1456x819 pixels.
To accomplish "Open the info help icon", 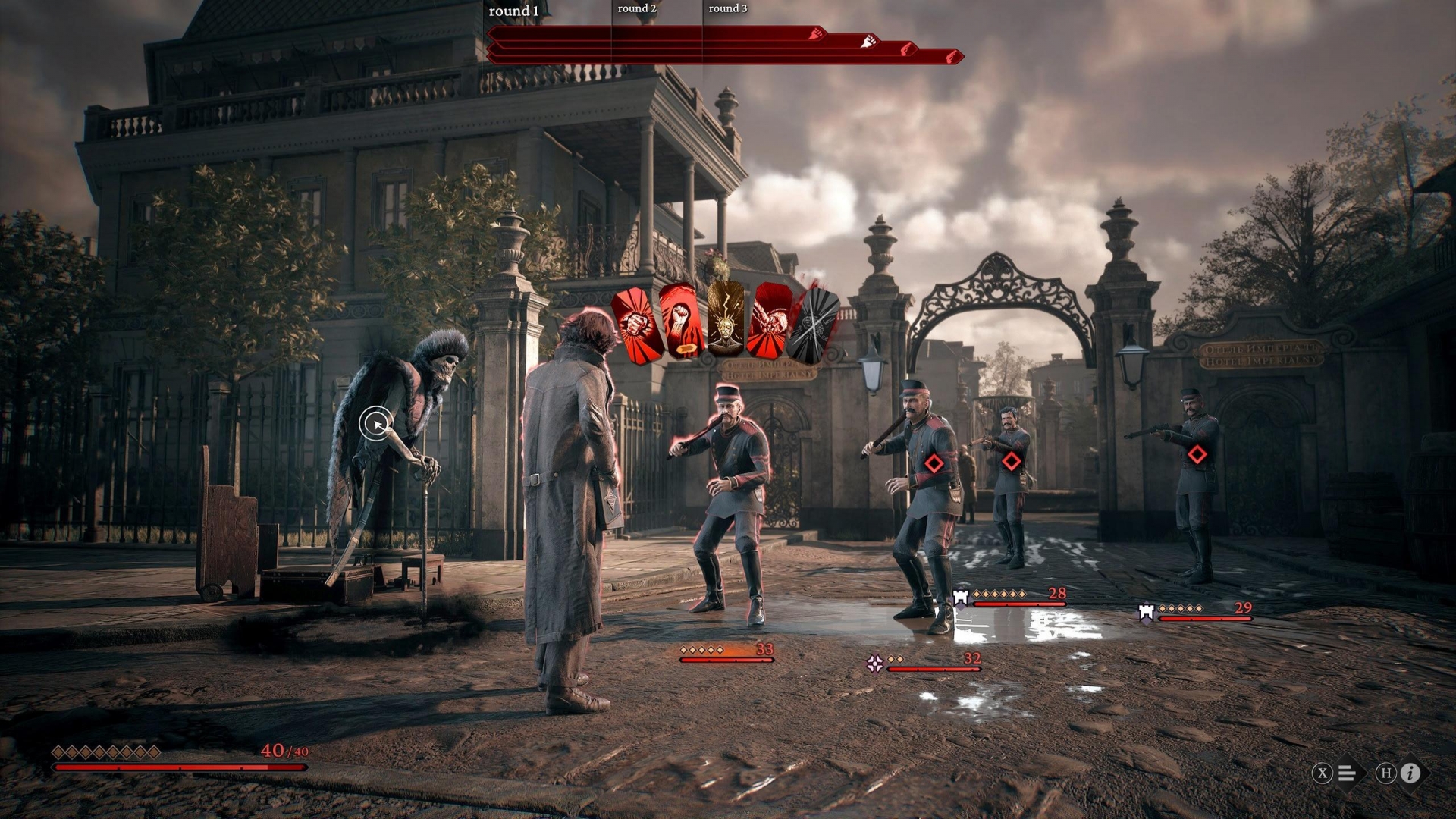I will 1410,773.
